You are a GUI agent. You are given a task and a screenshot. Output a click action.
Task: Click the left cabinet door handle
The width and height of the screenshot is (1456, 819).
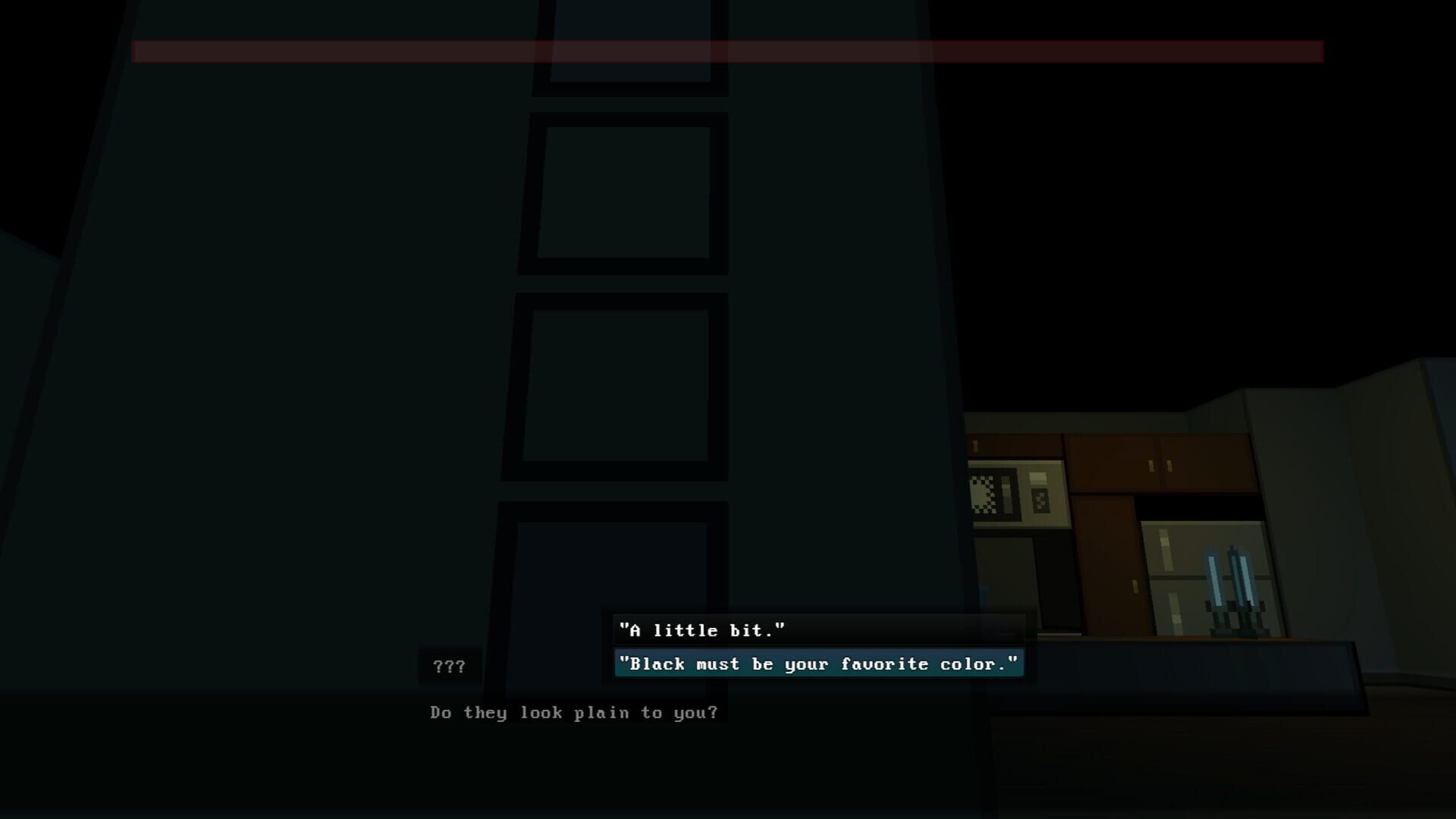pyautogui.click(x=1150, y=466)
